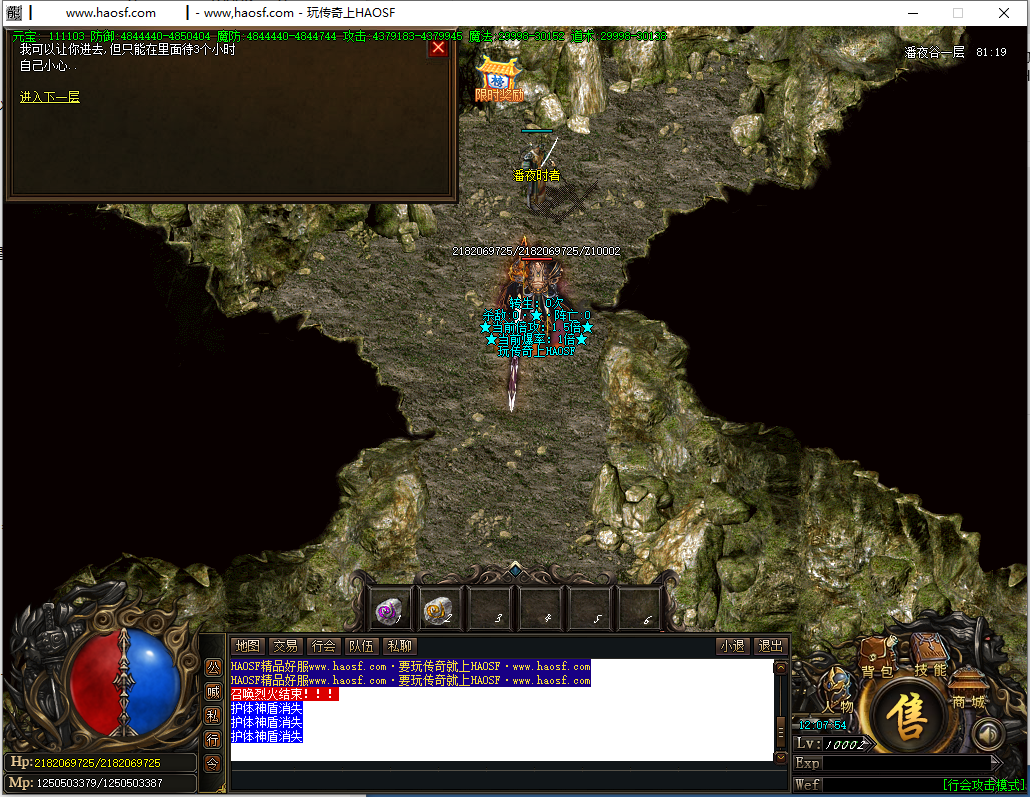This screenshot has width=1030, height=797.
Task: Open the 限时奖励 reward icon
Action: pyautogui.click(x=499, y=80)
